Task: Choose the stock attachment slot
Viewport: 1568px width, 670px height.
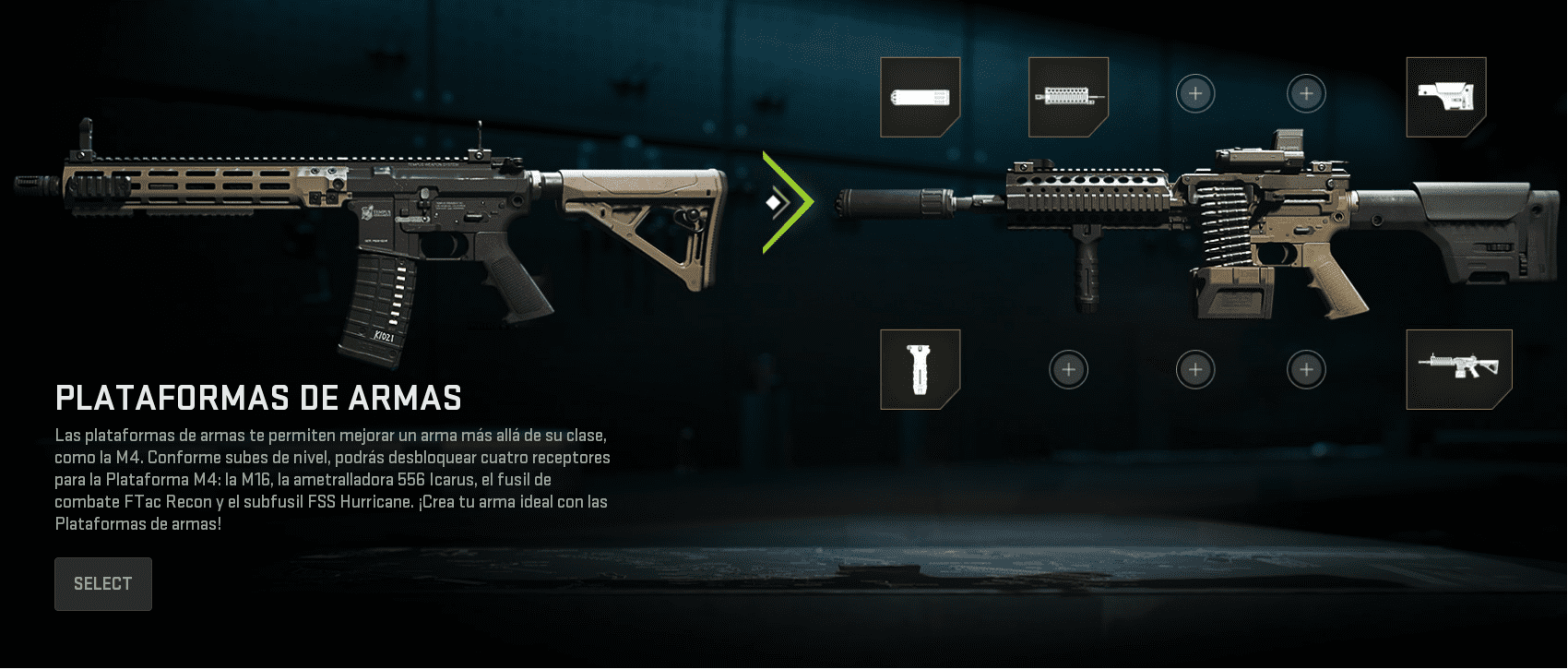Action: pos(1445,97)
